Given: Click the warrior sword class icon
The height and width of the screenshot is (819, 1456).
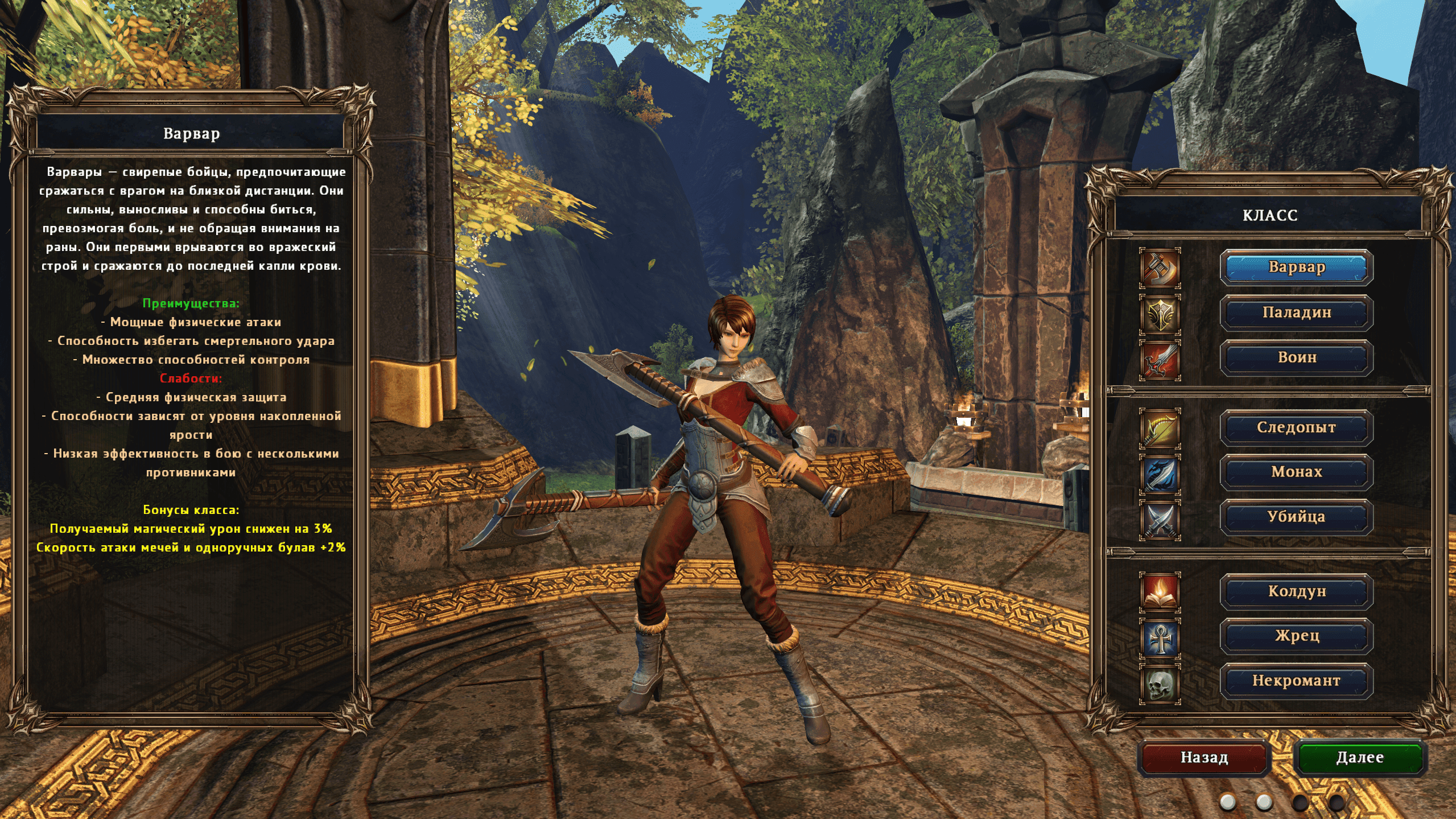Looking at the screenshot, I should coord(1160,360).
